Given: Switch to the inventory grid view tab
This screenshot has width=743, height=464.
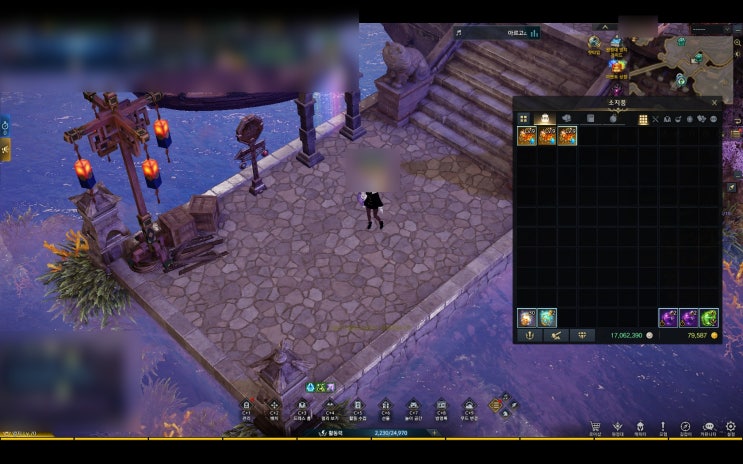Looking at the screenshot, I should point(524,118).
